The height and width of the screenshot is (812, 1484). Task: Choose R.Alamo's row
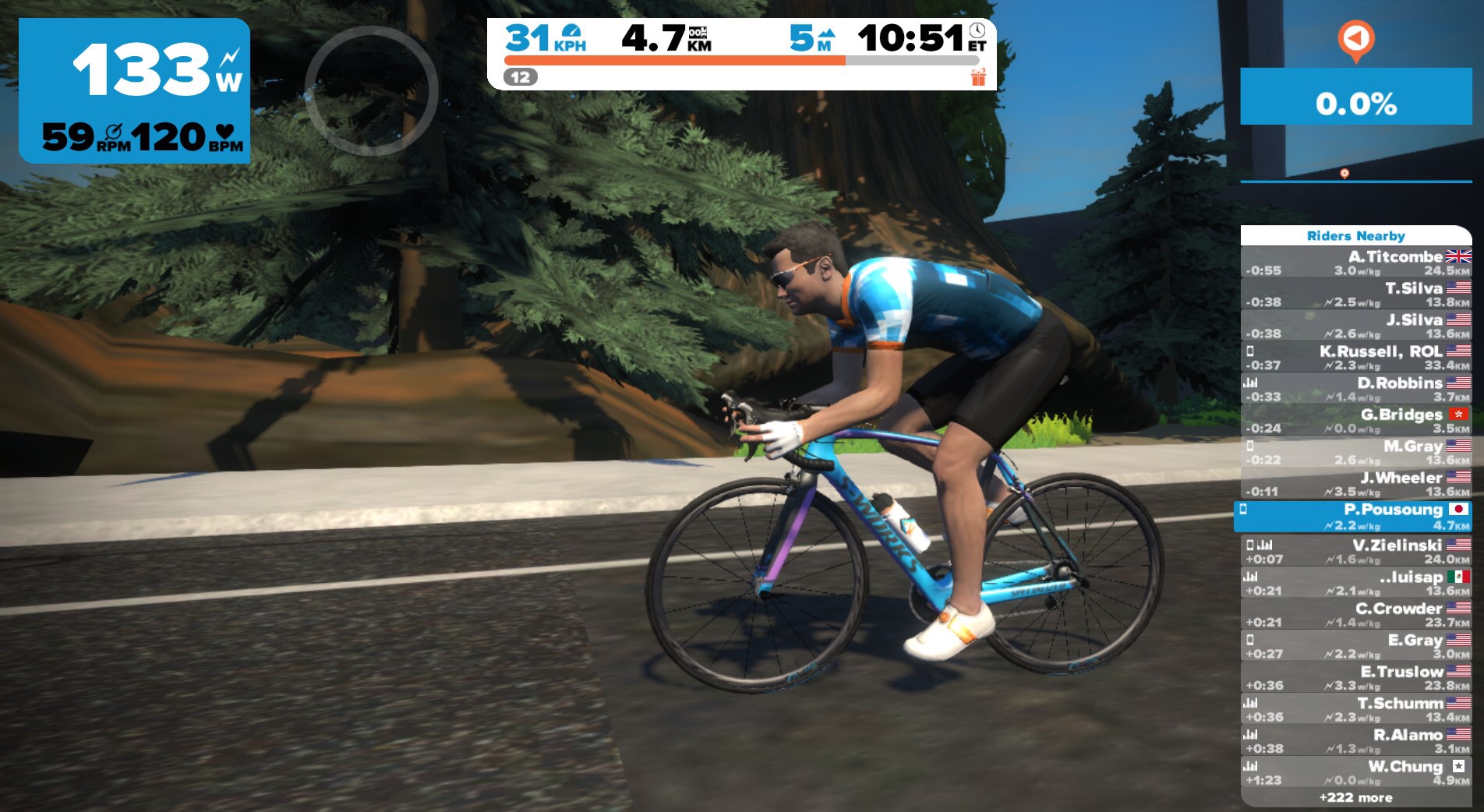click(1356, 740)
